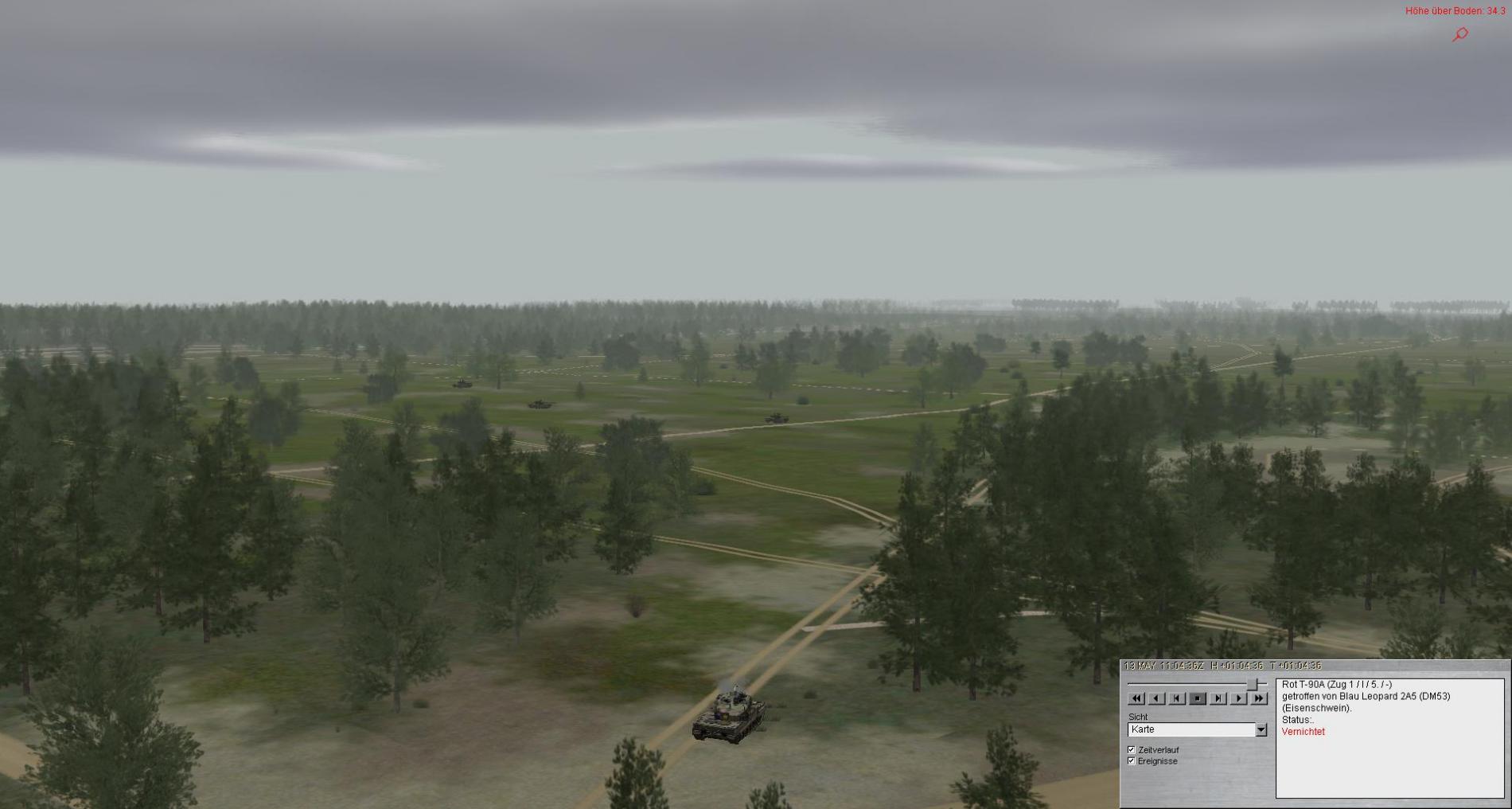Play the replay forward

pos(1238,698)
